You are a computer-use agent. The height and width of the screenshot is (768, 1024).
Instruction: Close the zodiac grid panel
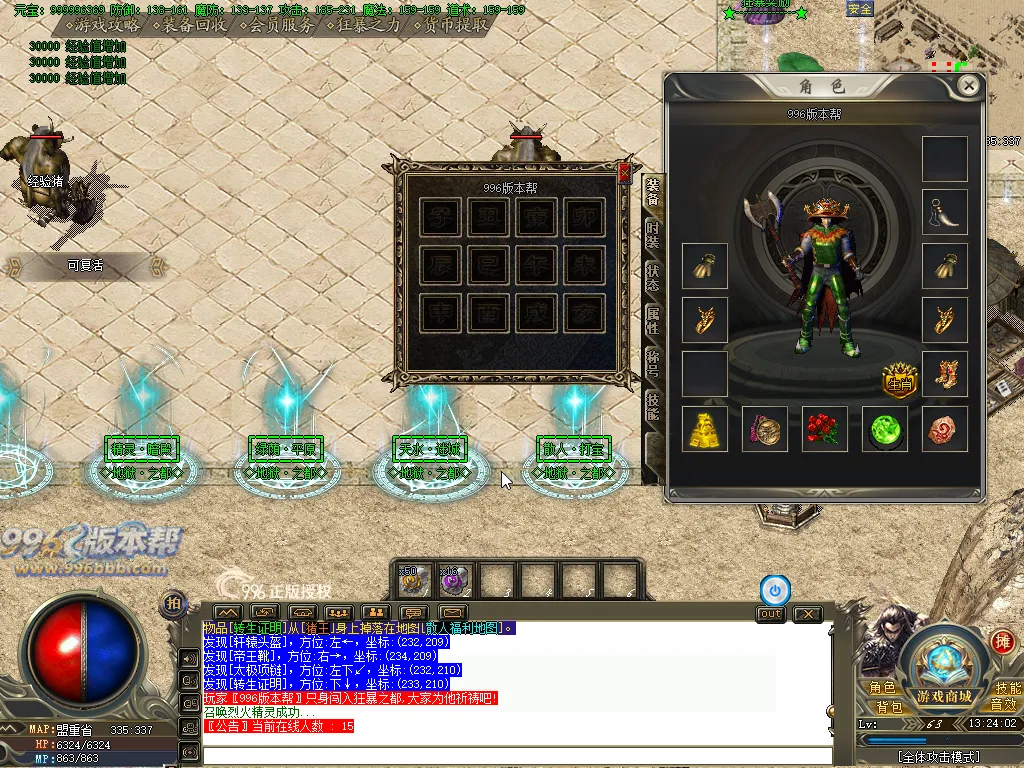(625, 172)
